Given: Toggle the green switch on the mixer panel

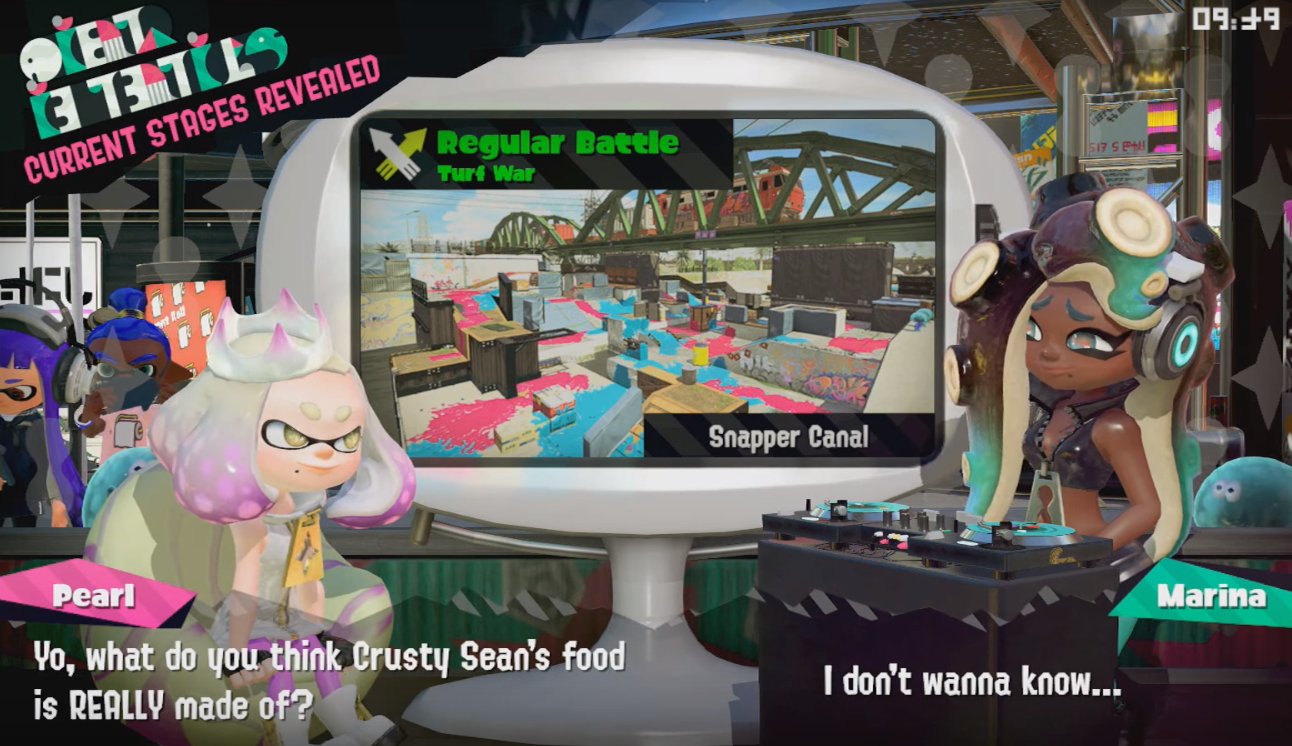Looking at the screenshot, I should click(x=948, y=532).
